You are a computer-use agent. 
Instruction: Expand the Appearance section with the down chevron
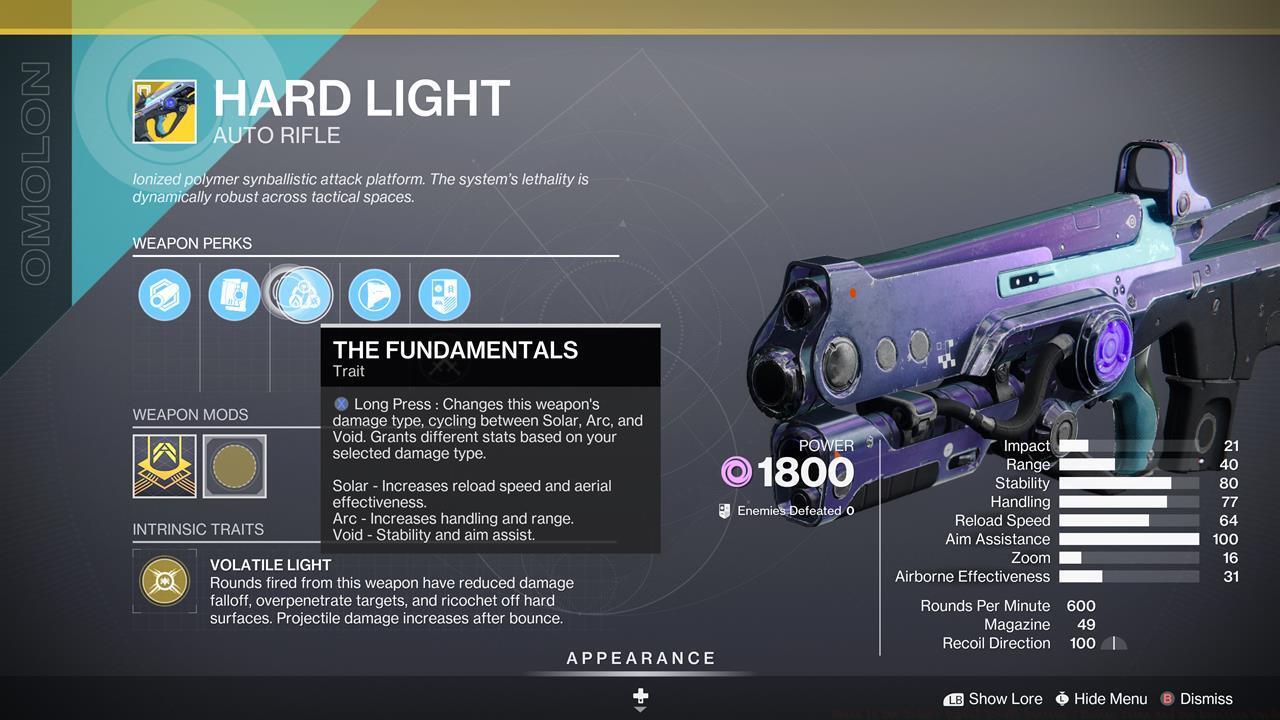pos(640,707)
